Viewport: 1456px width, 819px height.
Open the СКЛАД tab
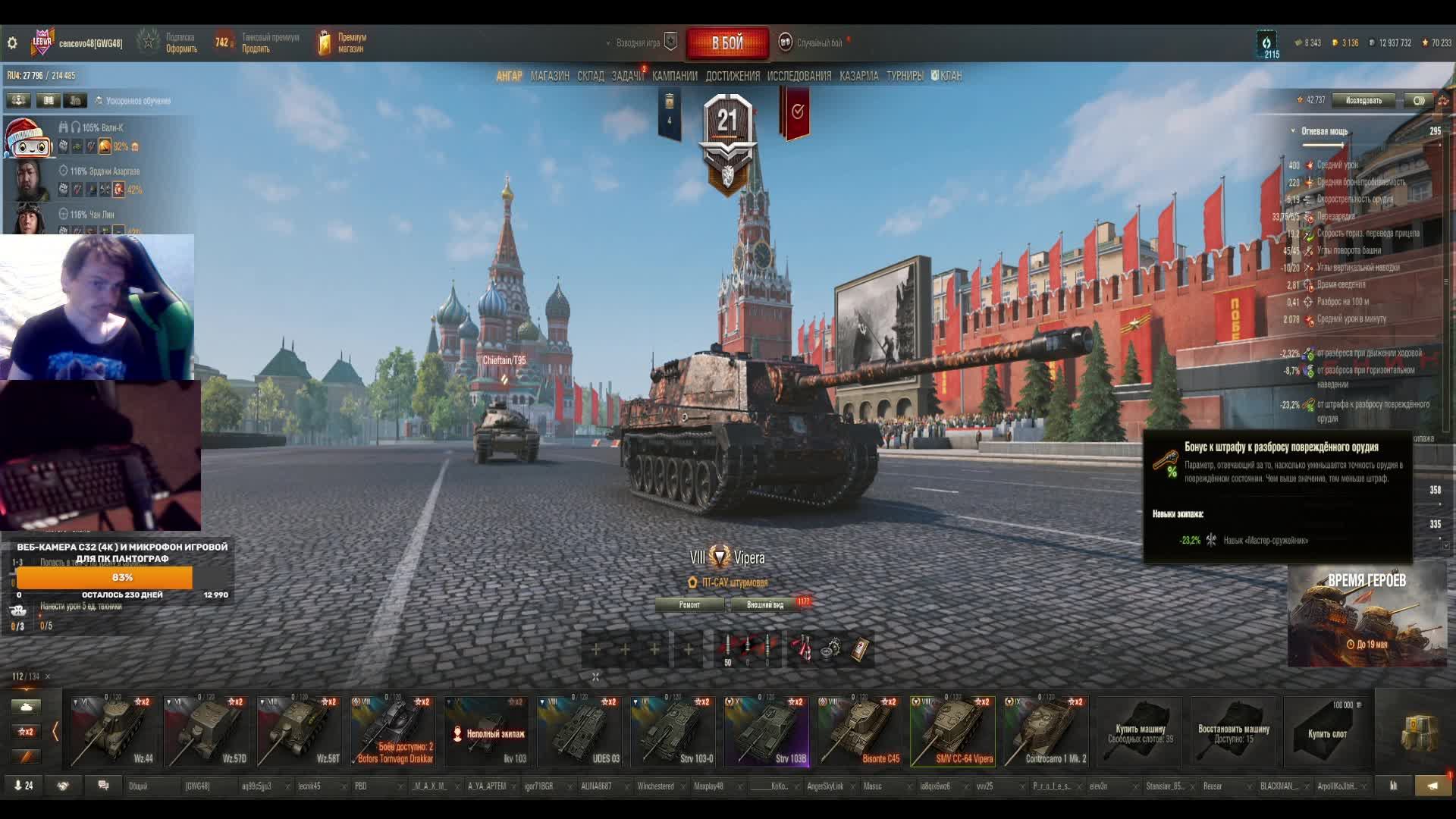[x=590, y=76]
